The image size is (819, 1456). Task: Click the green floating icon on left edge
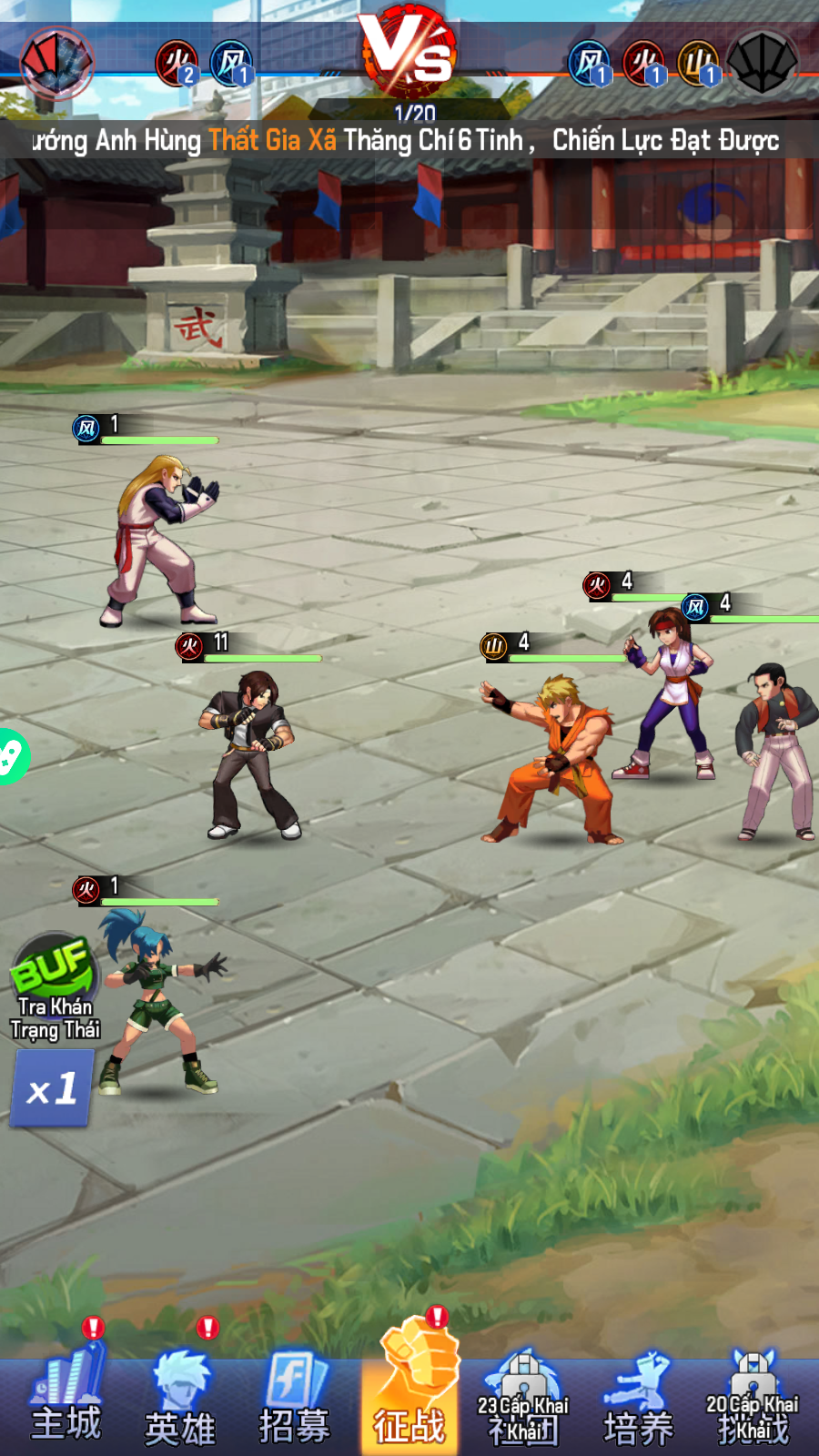[x=11, y=756]
